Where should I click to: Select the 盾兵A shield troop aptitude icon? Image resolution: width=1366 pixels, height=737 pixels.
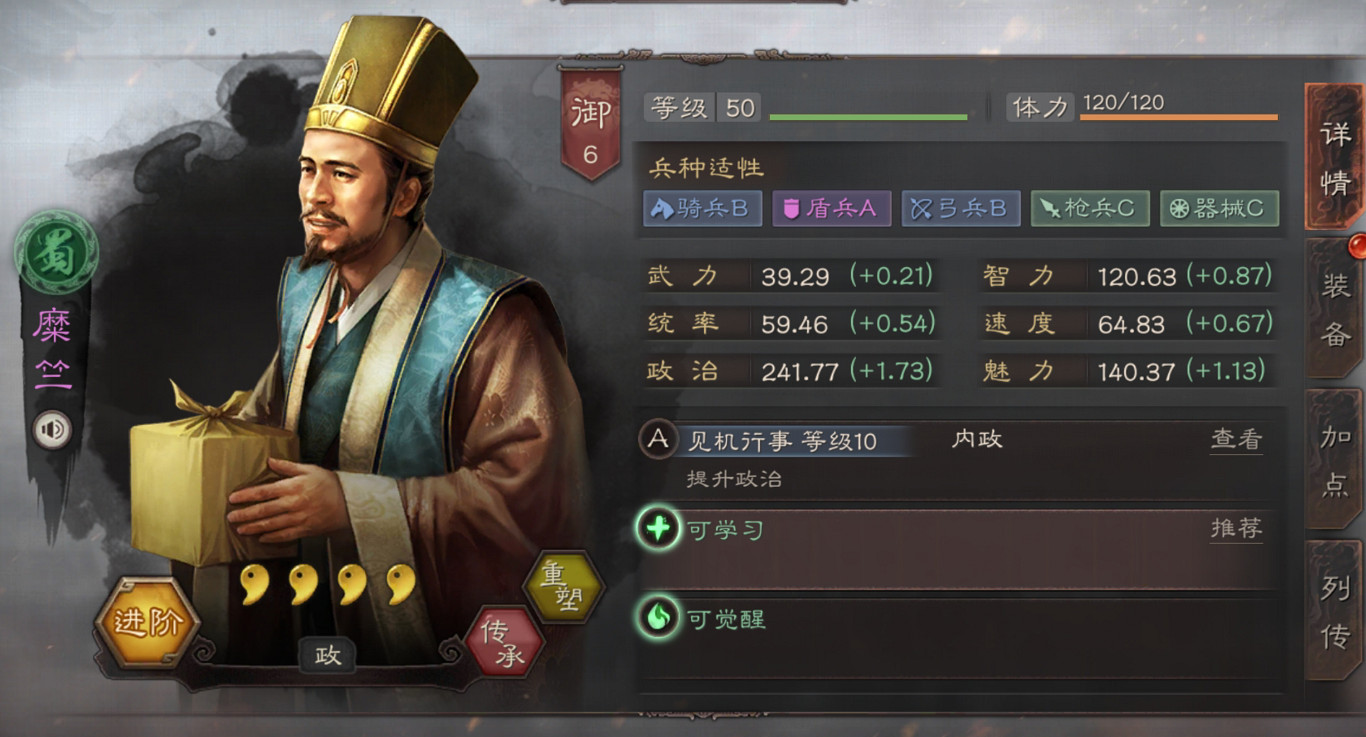pos(831,209)
